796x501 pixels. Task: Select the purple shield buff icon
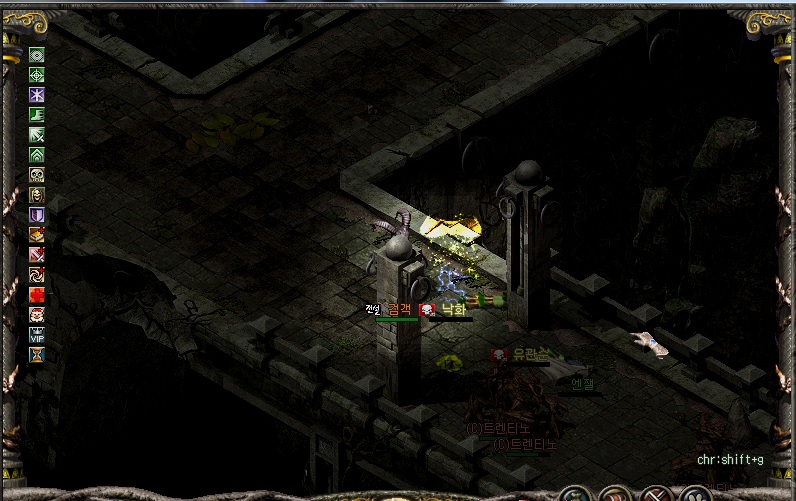[x=37, y=214]
